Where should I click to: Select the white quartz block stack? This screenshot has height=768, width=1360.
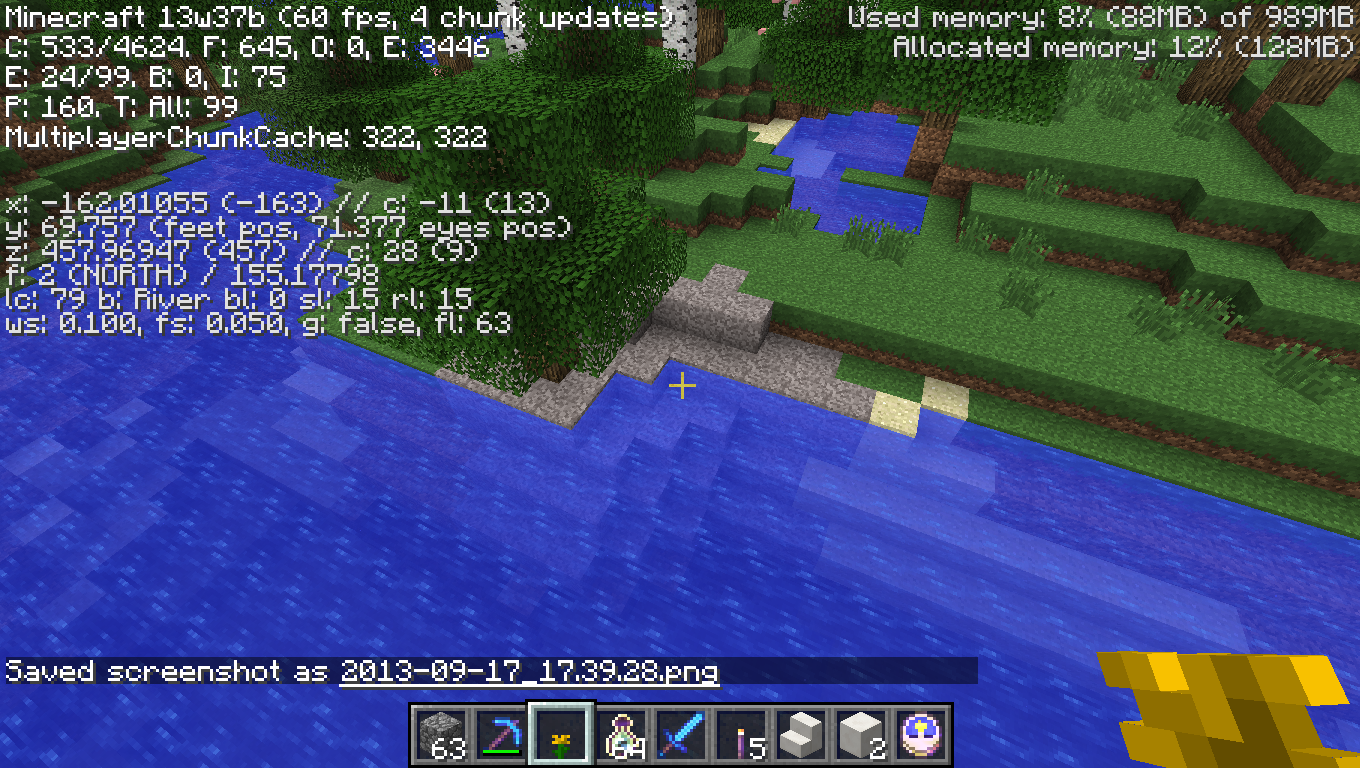coord(861,735)
